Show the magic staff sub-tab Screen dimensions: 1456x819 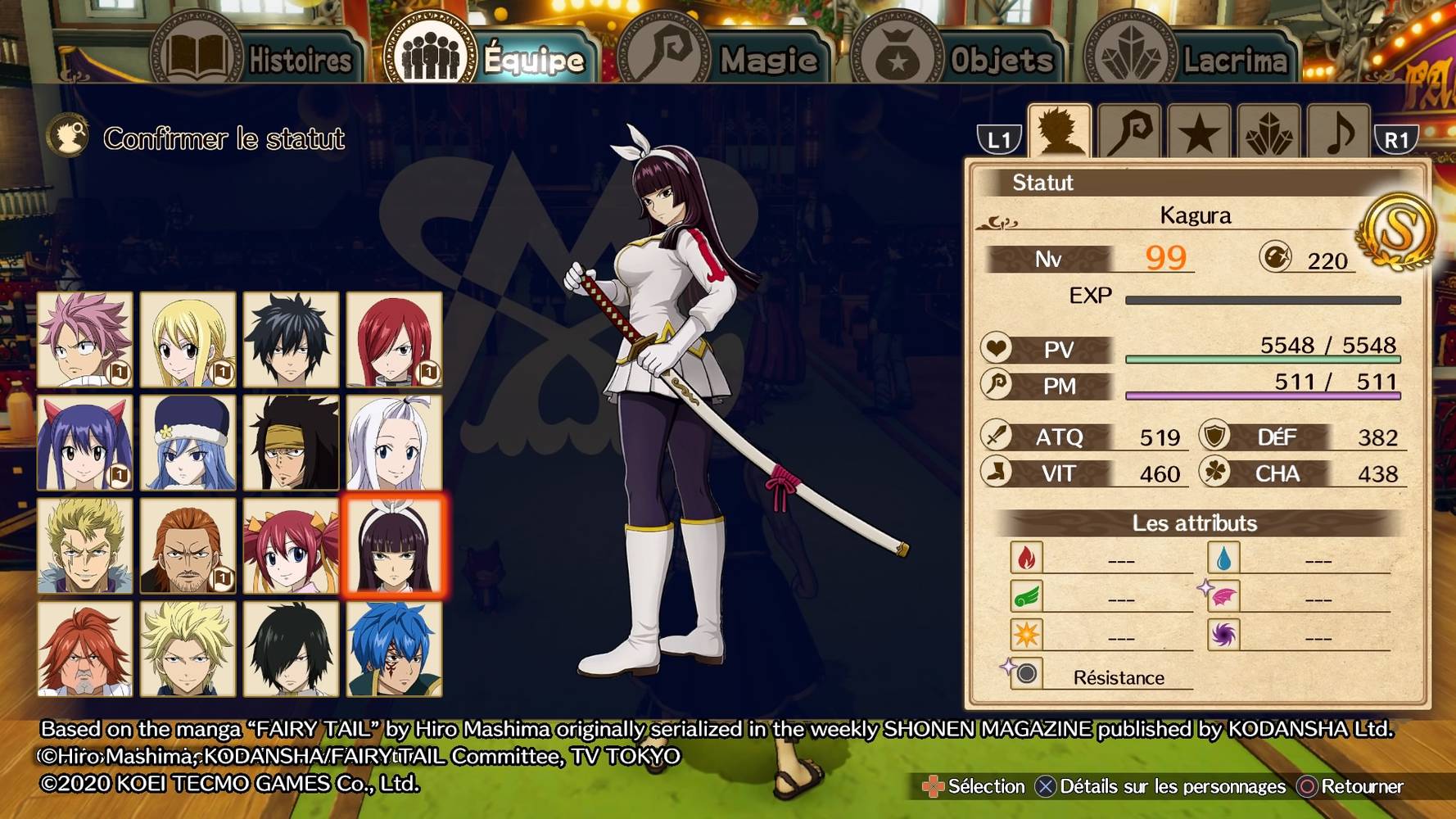tap(1129, 131)
